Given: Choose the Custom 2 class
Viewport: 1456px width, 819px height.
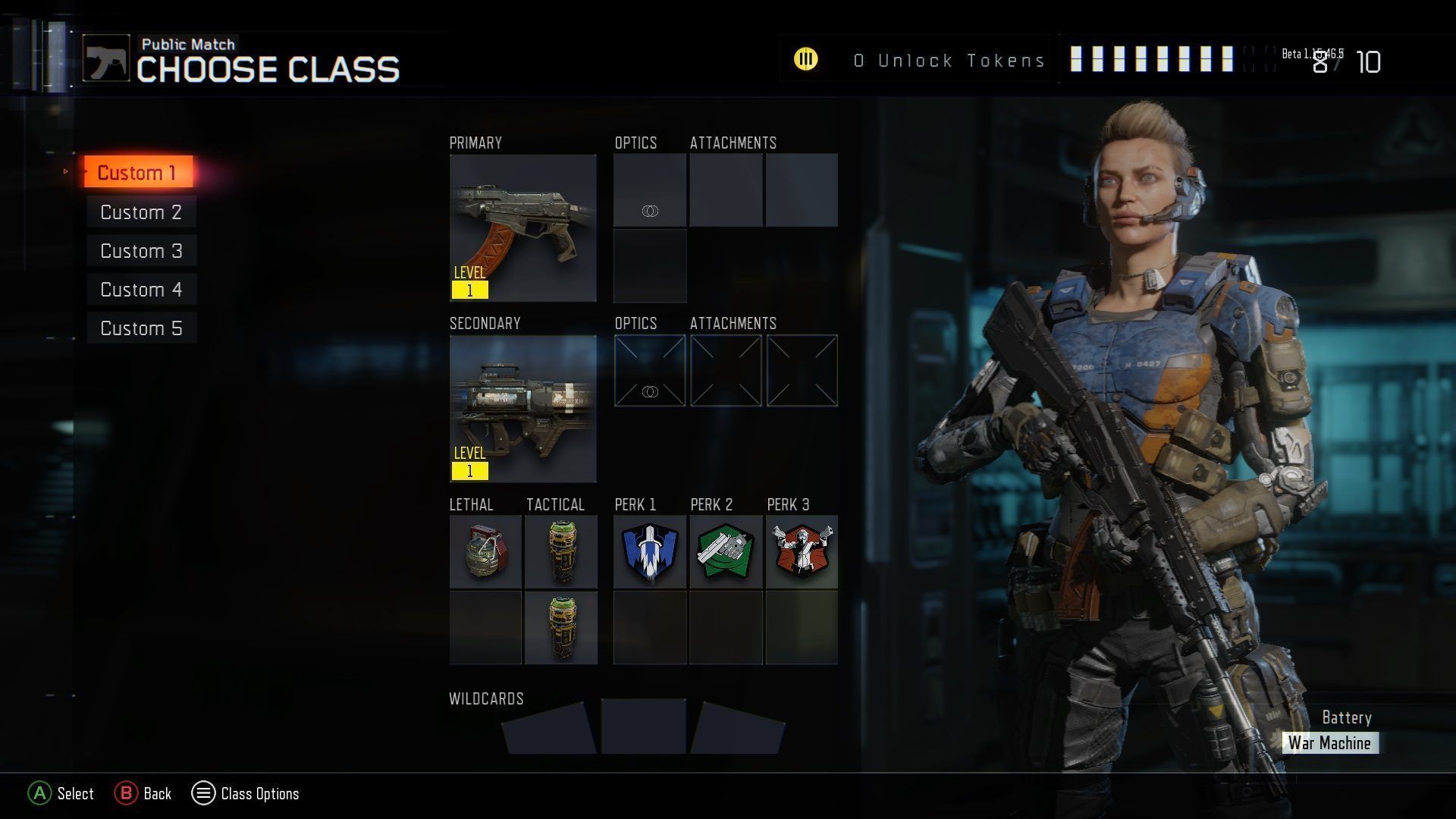Looking at the screenshot, I should (141, 212).
